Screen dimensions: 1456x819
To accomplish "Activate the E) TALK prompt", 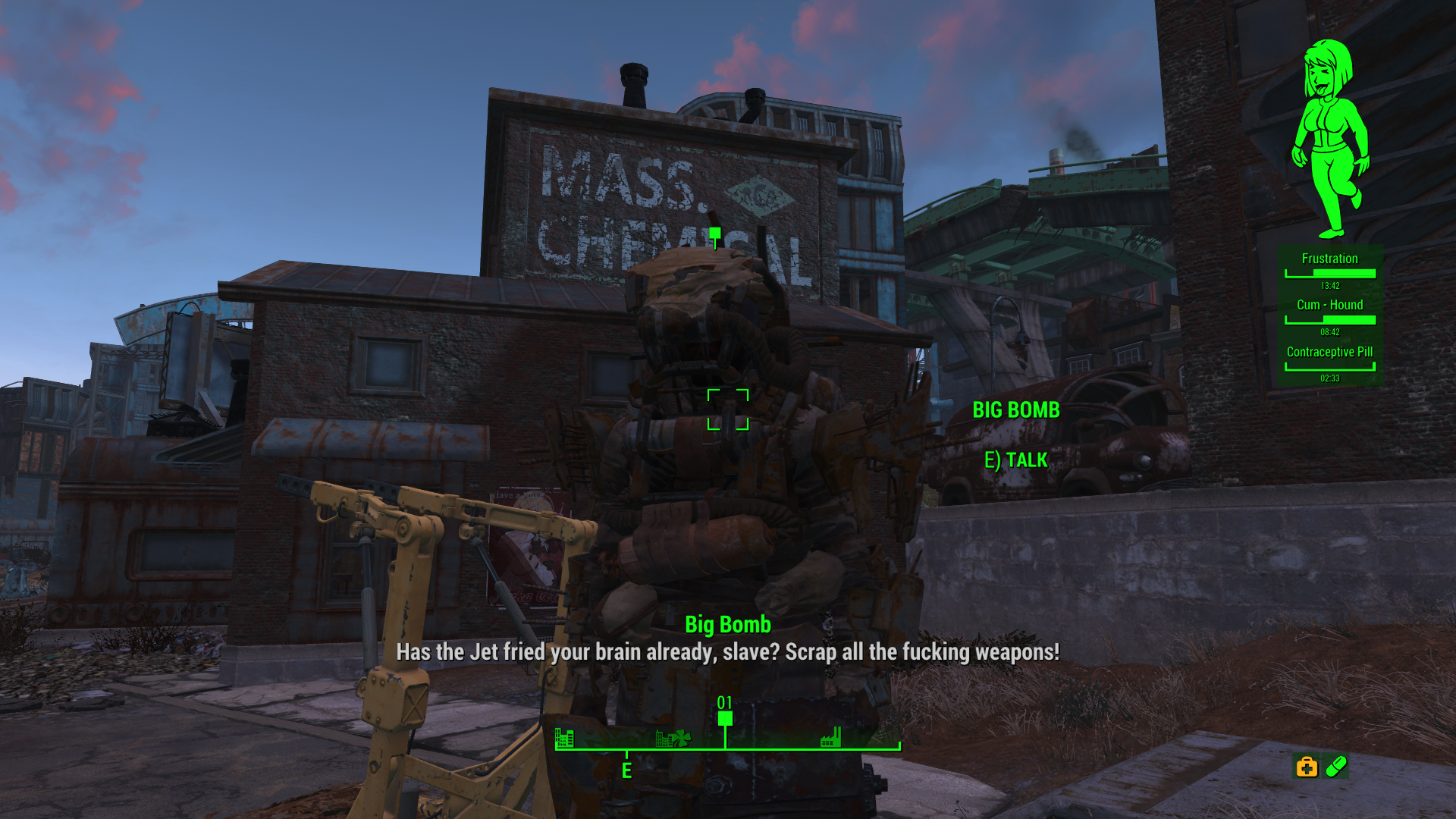I will 1016,460.
